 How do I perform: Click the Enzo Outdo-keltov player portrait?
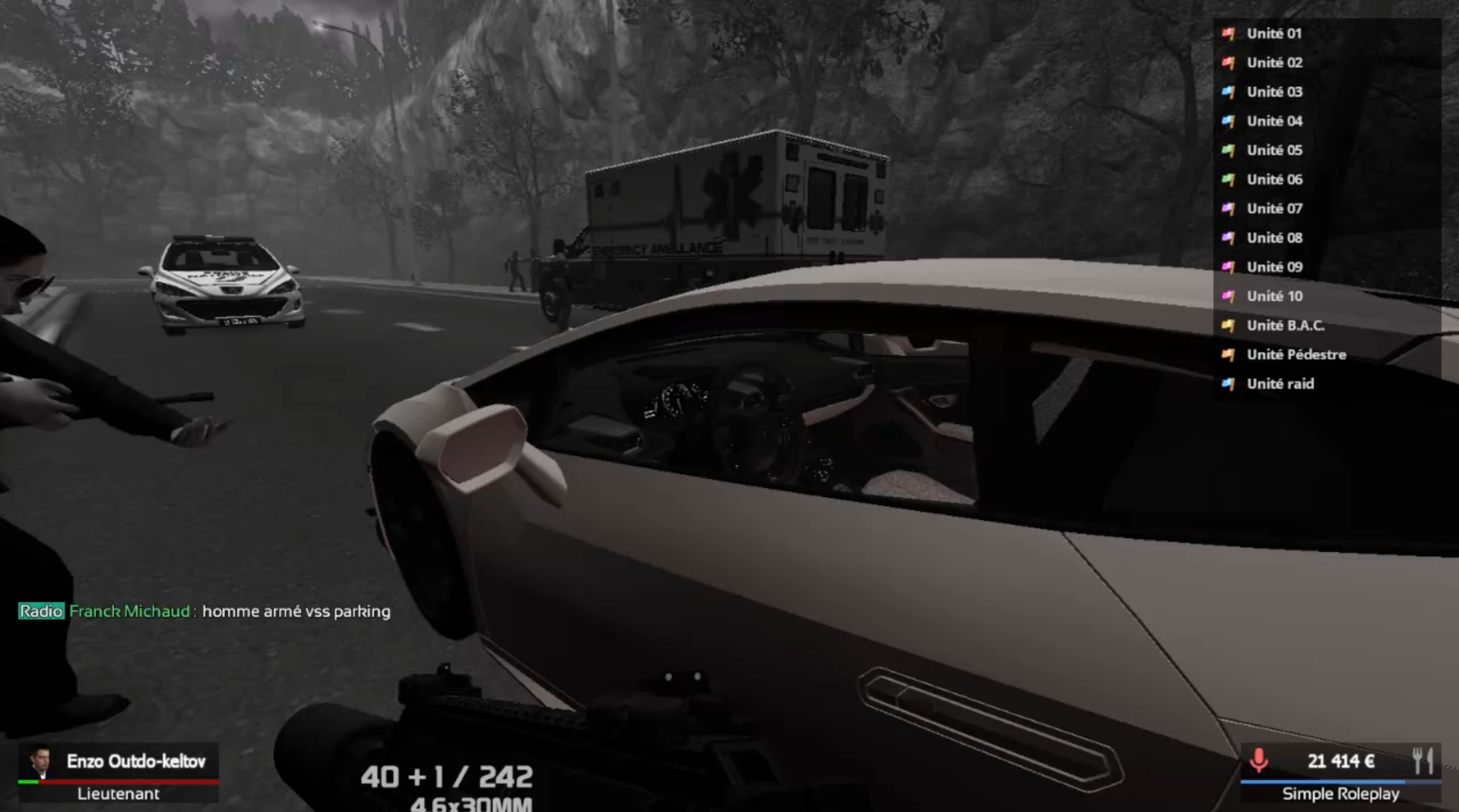pyautogui.click(x=40, y=762)
